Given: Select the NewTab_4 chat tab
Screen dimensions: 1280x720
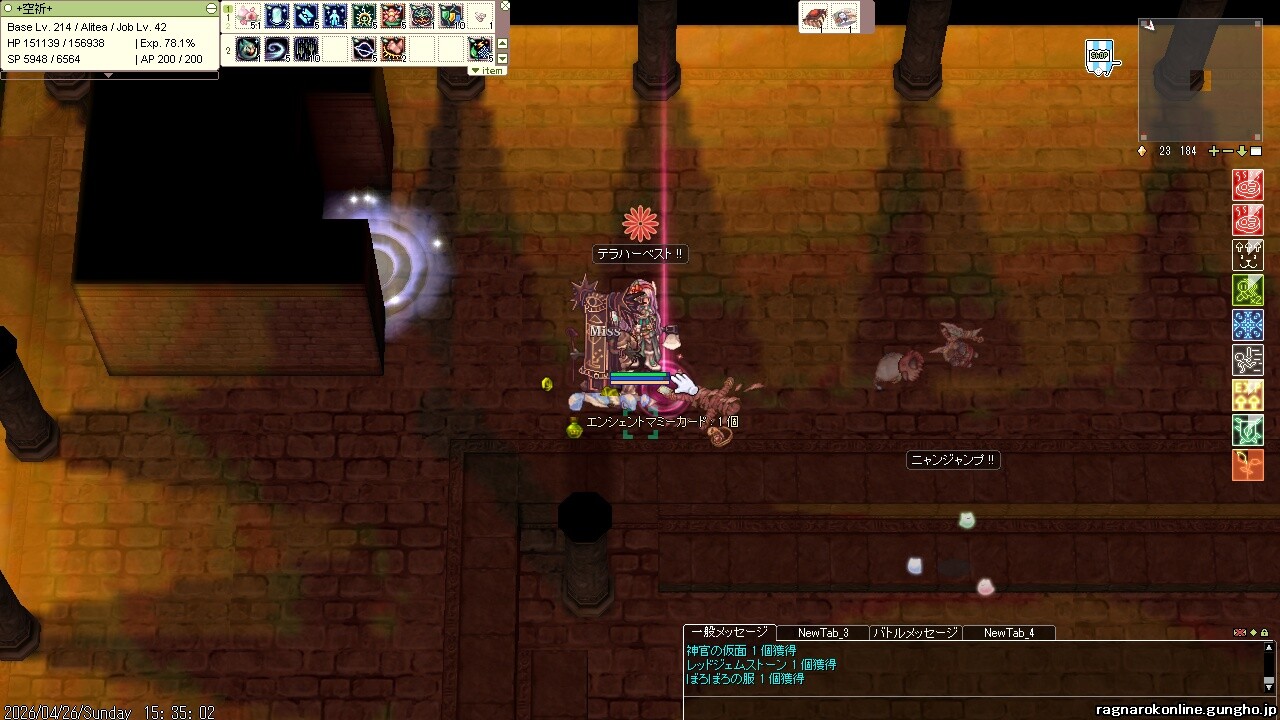Looking at the screenshot, I should click(1008, 633).
